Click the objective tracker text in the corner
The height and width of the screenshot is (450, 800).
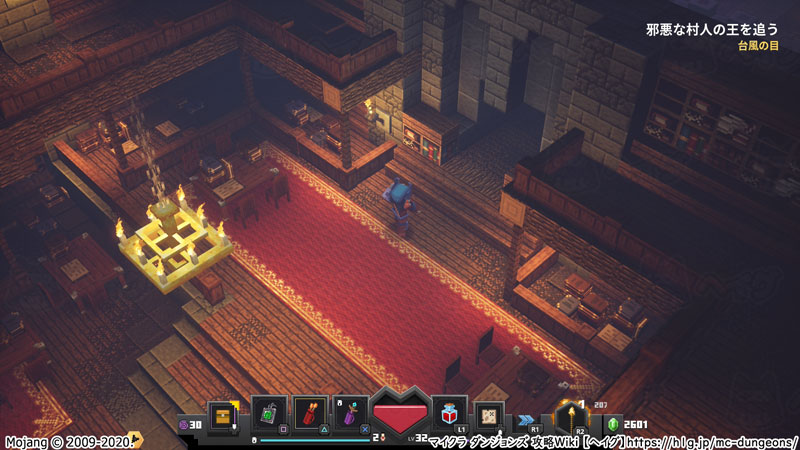[711, 30]
